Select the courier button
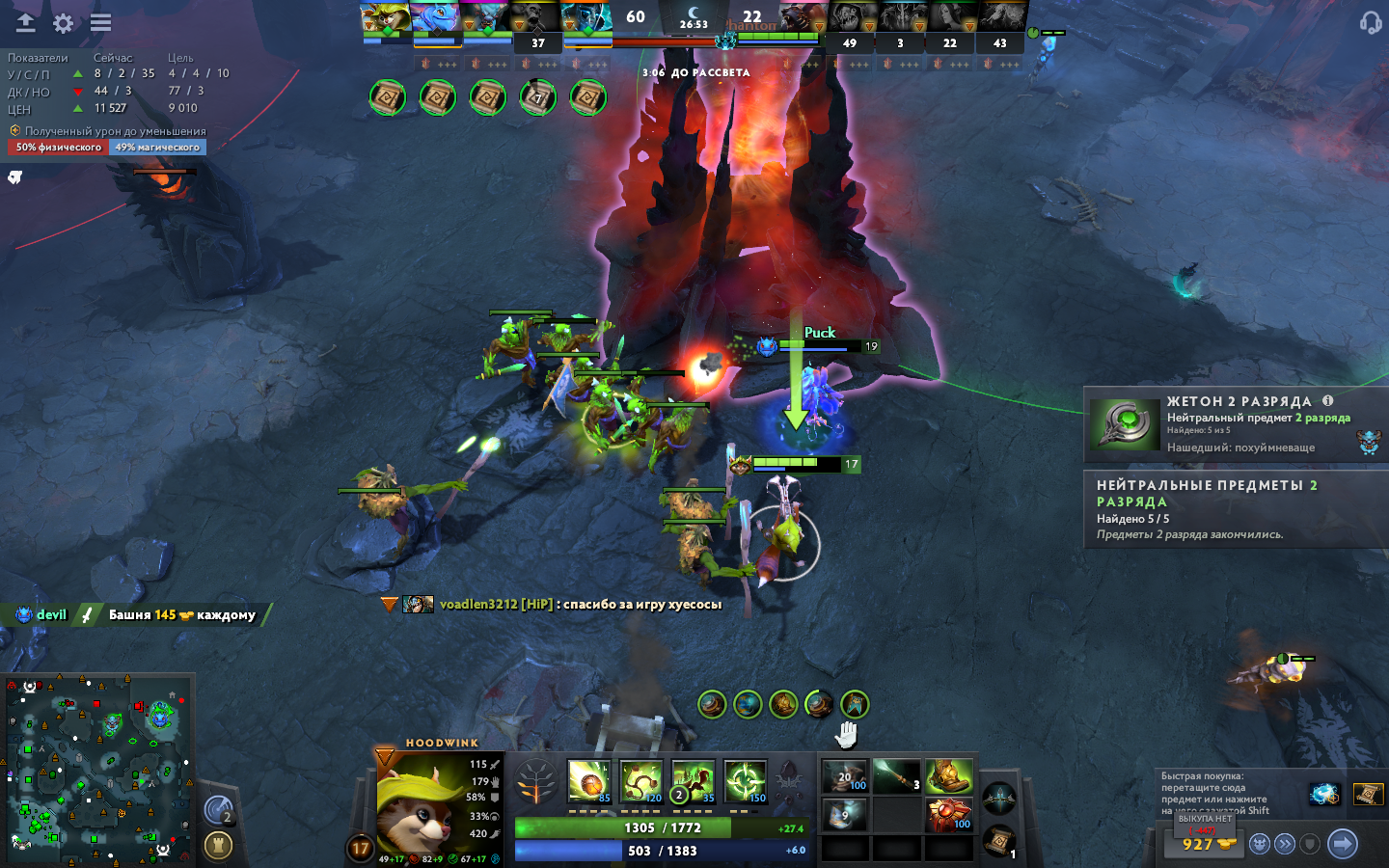Image resolution: width=1389 pixels, height=868 pixels. click(x=1259, y=845)
